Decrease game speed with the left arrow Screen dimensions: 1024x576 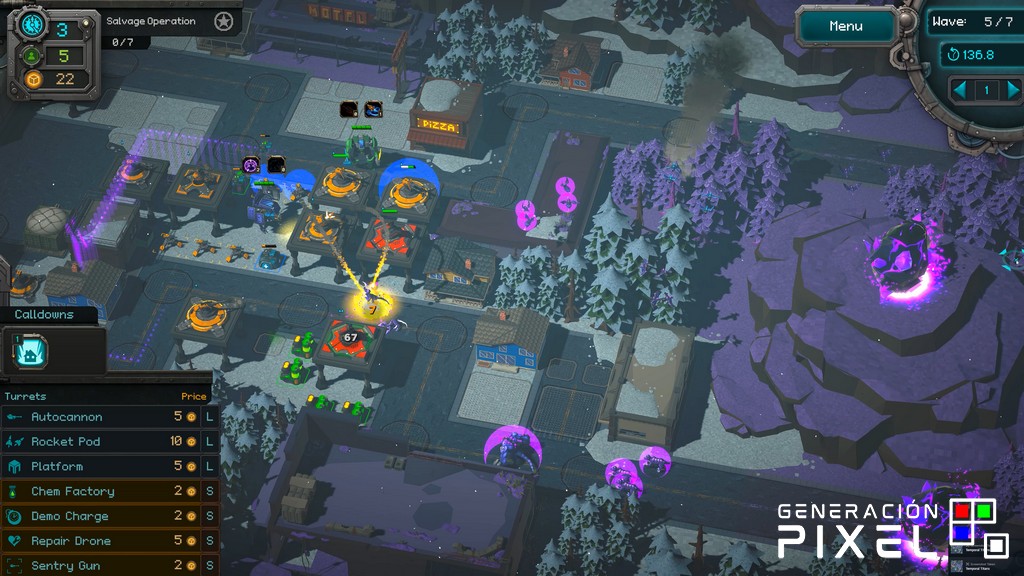tap(962, 90)
